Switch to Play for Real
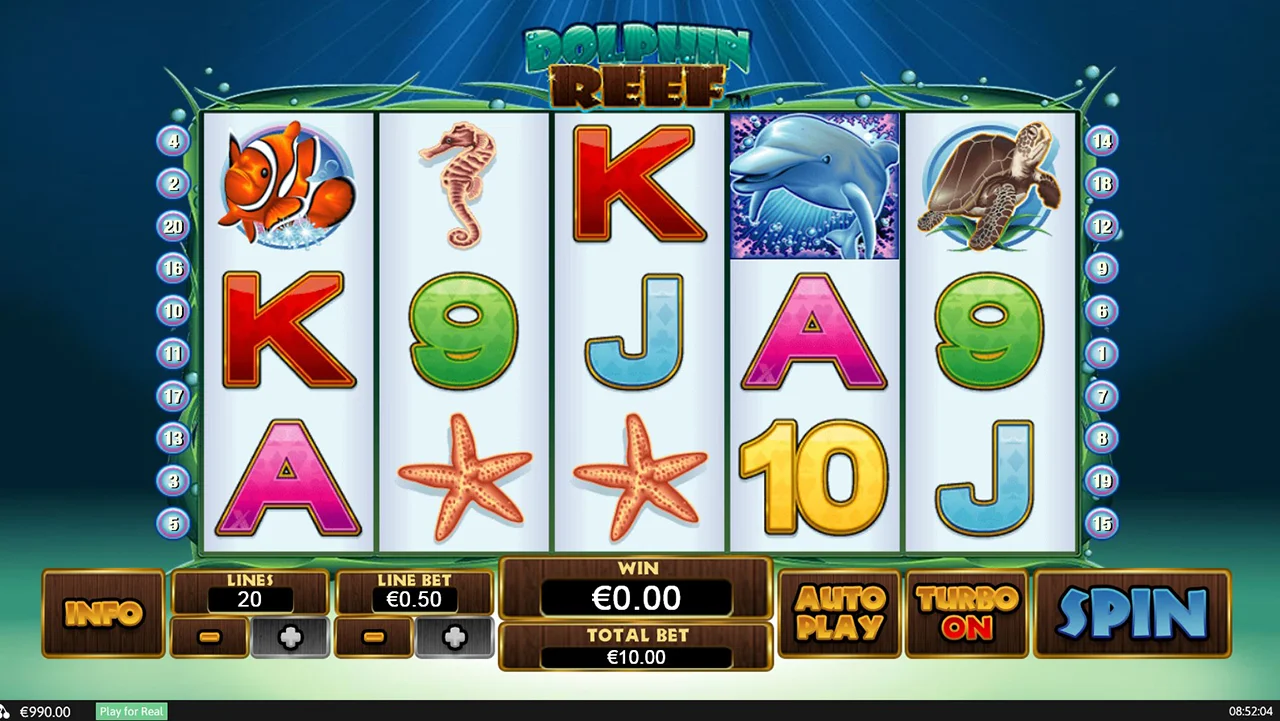Screen dimensions: 1280x721 click(x=131, y=711)
